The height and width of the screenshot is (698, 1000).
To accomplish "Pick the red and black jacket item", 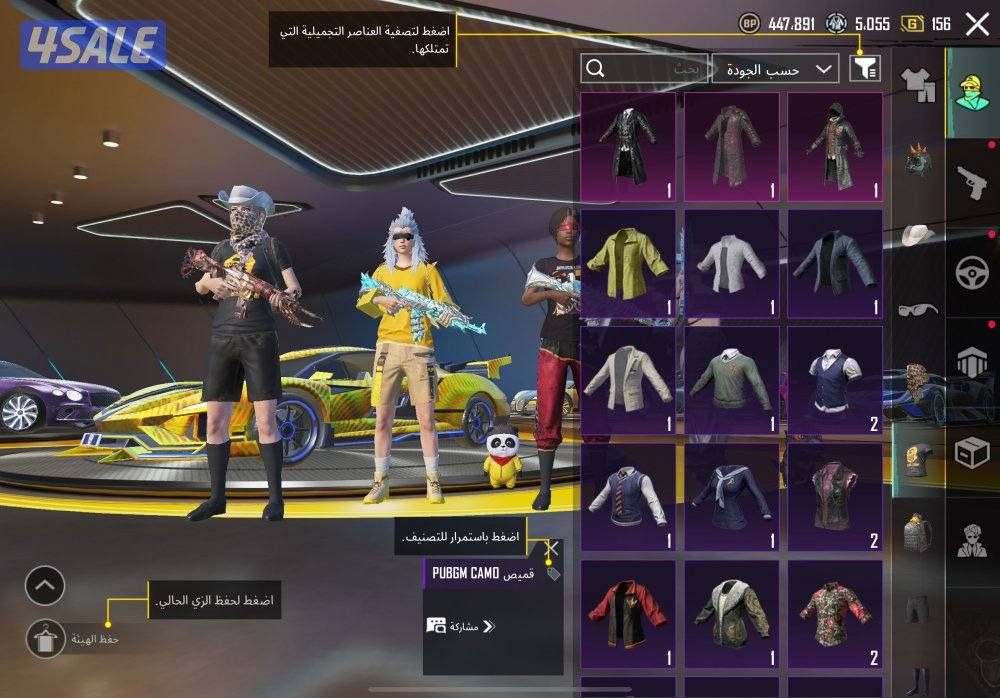I will coord(628,614).
